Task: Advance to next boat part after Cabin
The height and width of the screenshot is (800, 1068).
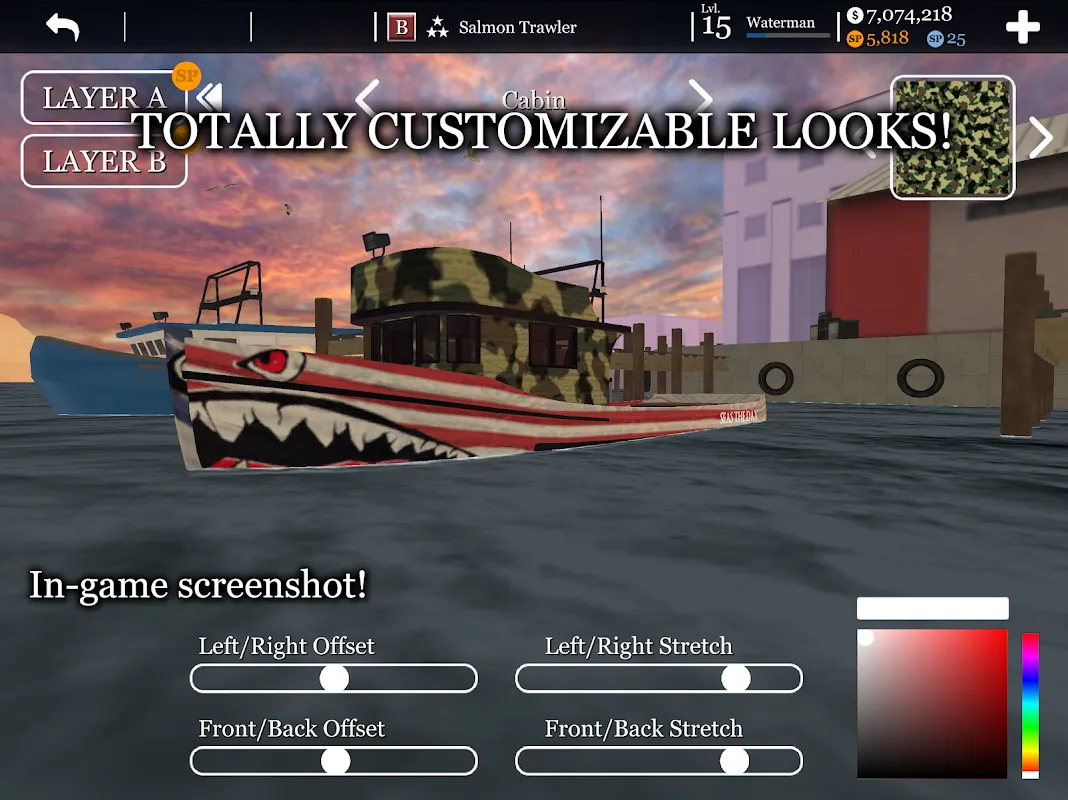Action: 701,98
